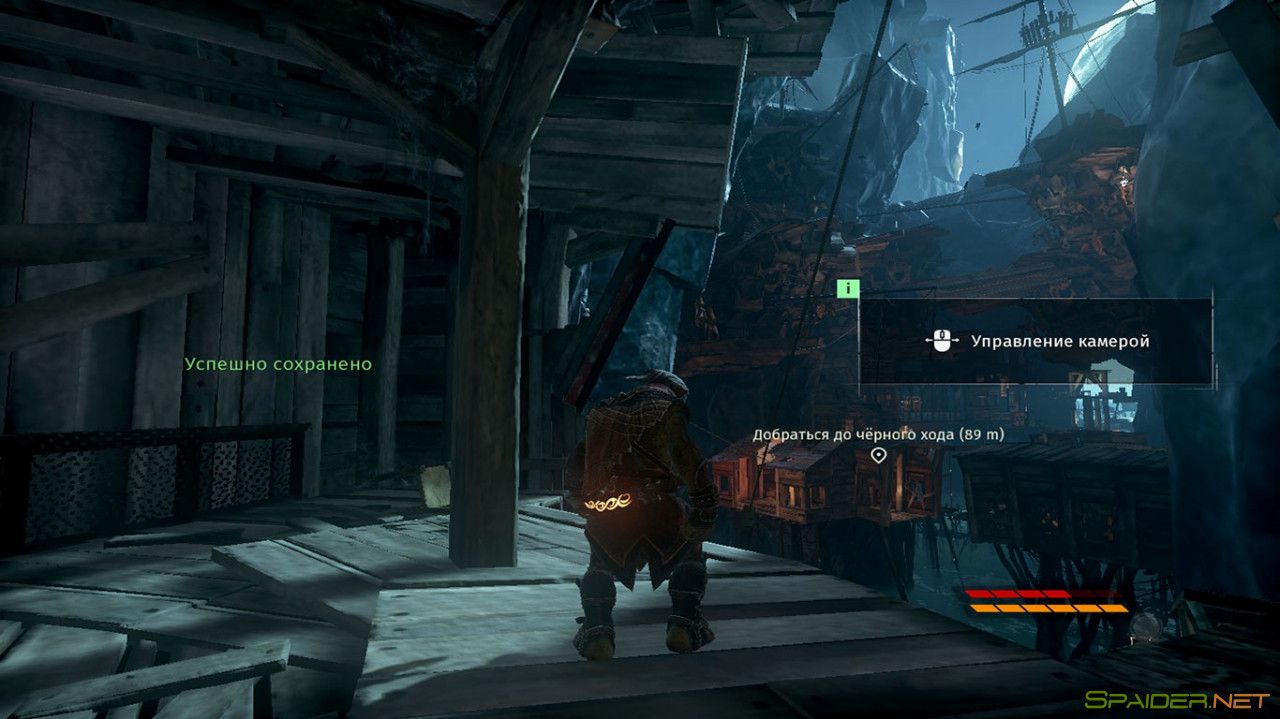Open the Spaider.net watermark link
1280x719 pixels.
[1178, 702]
